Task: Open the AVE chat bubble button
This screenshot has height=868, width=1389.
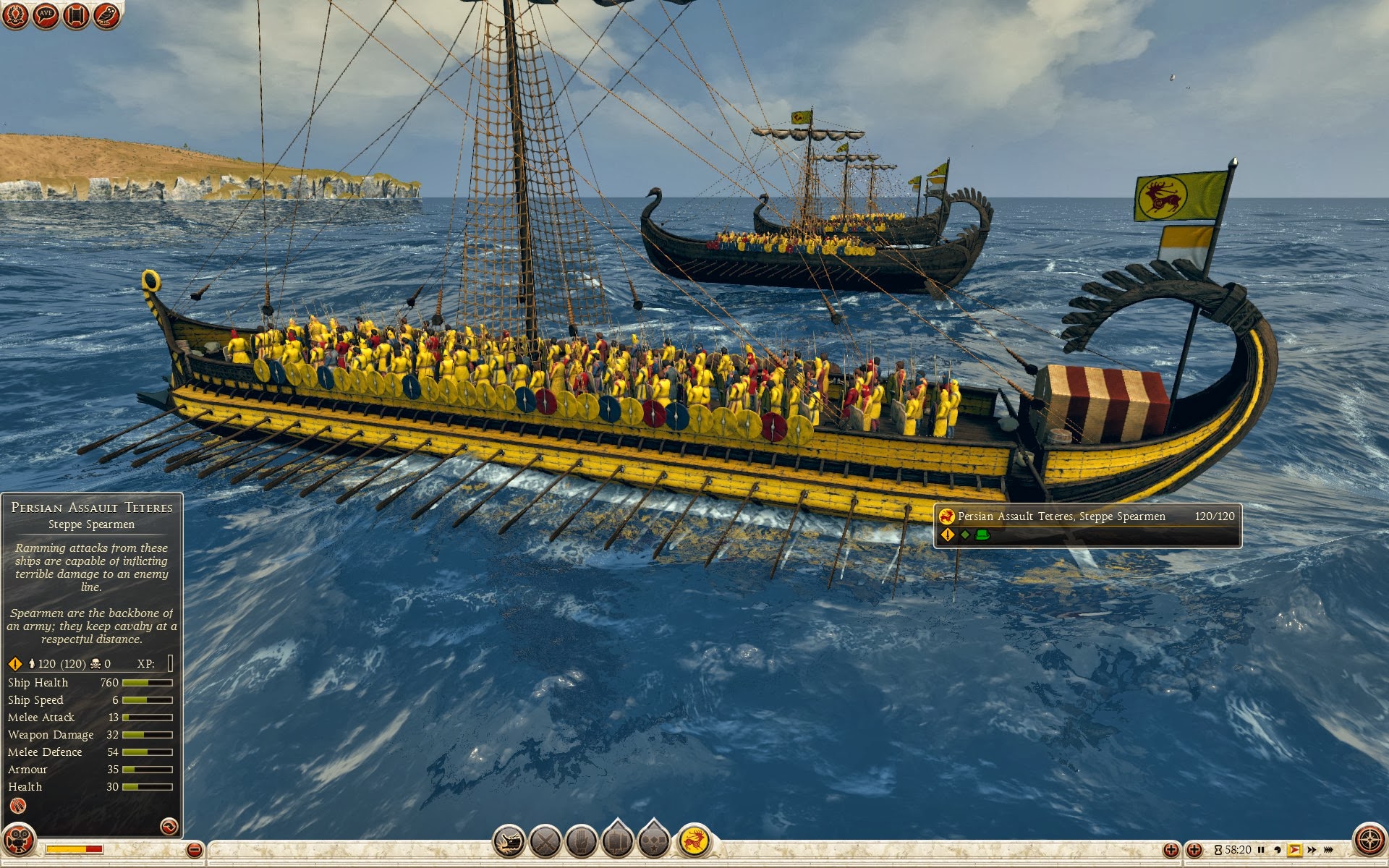Action: pyautogui.click(x=46, y=14)
